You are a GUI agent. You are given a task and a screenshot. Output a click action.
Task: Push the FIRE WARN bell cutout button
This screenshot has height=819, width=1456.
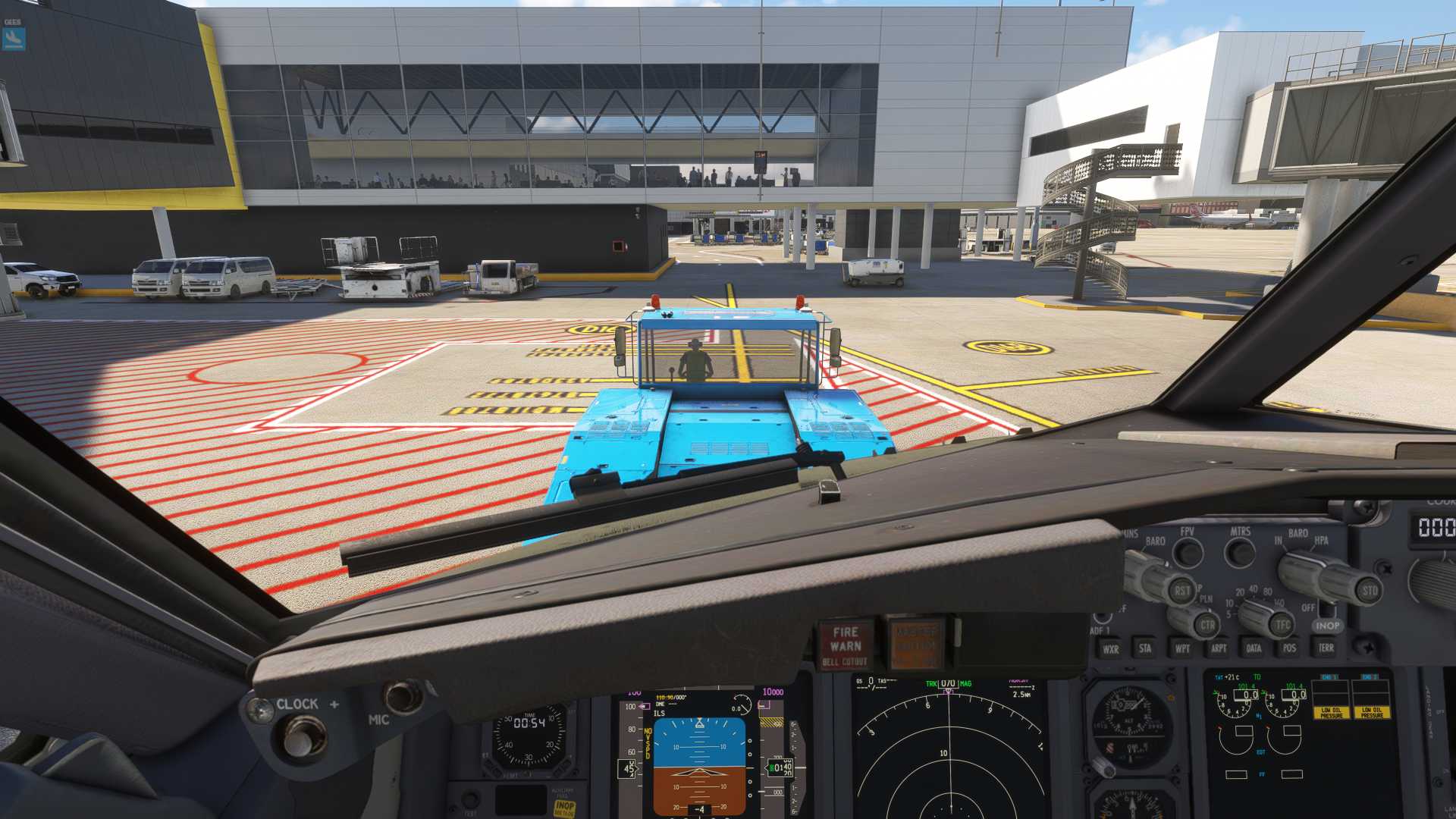pyautogui.click(x=846, y=645)
